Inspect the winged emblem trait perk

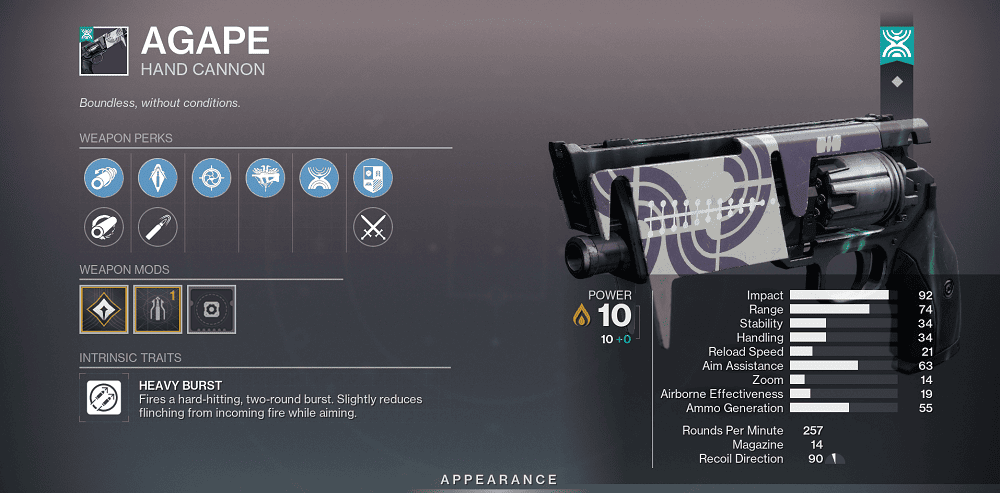coord(265,179)
